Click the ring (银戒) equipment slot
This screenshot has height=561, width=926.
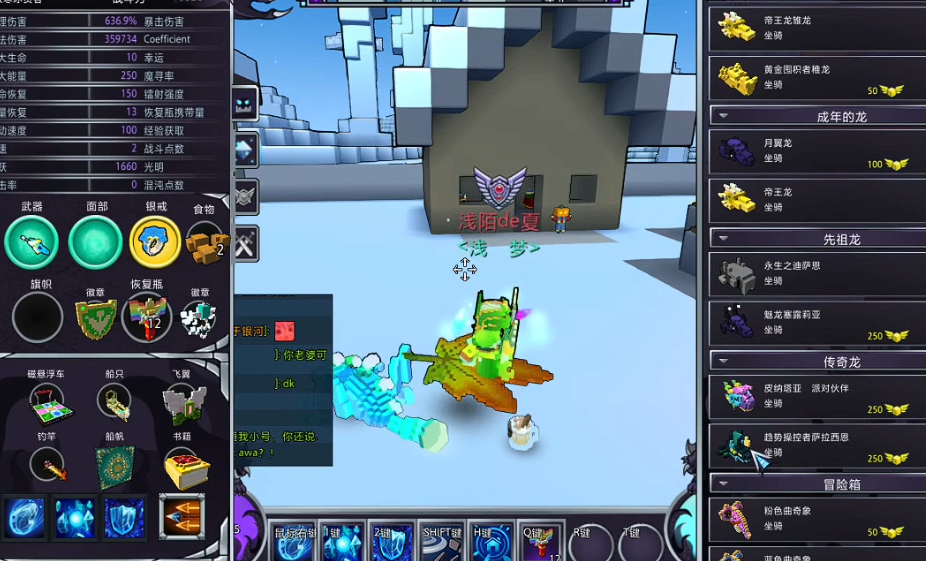tap(155, 242)
